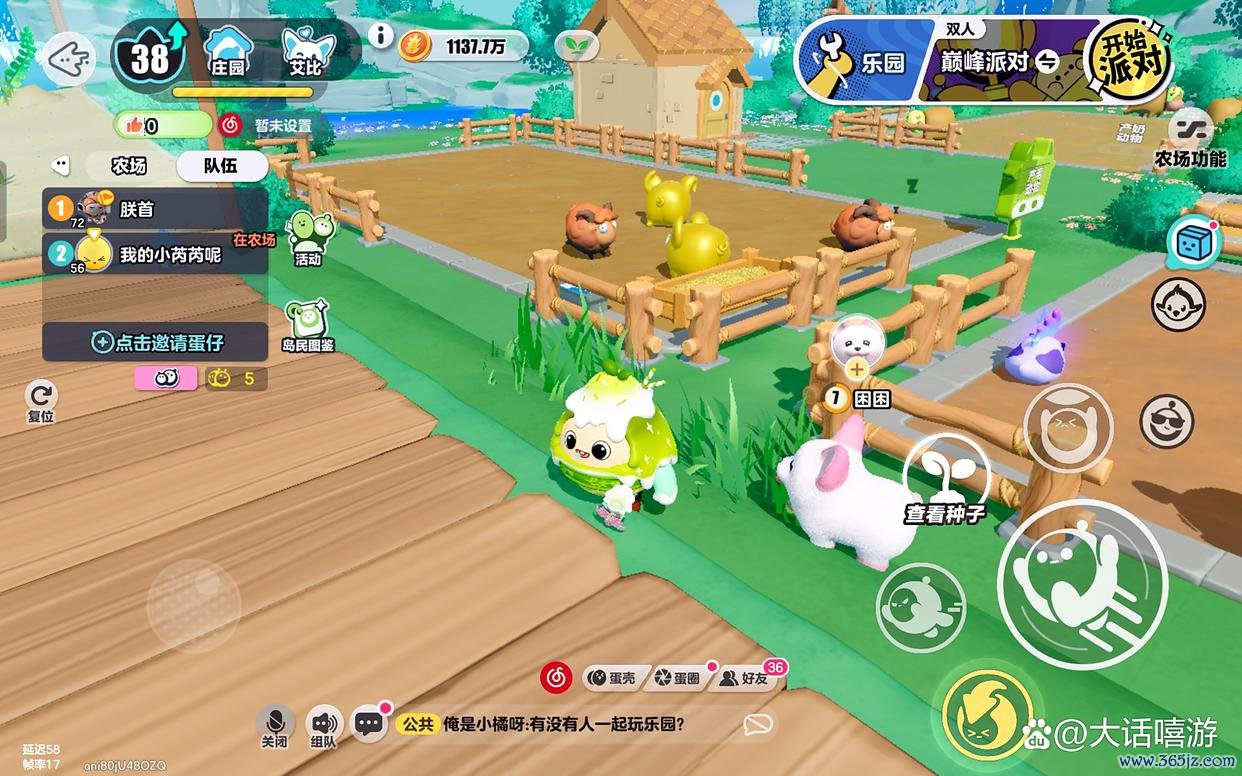Open the 活动 events icon
Image resolution: width=1242 pixels, height=776 pixels.
click(309, 238)
